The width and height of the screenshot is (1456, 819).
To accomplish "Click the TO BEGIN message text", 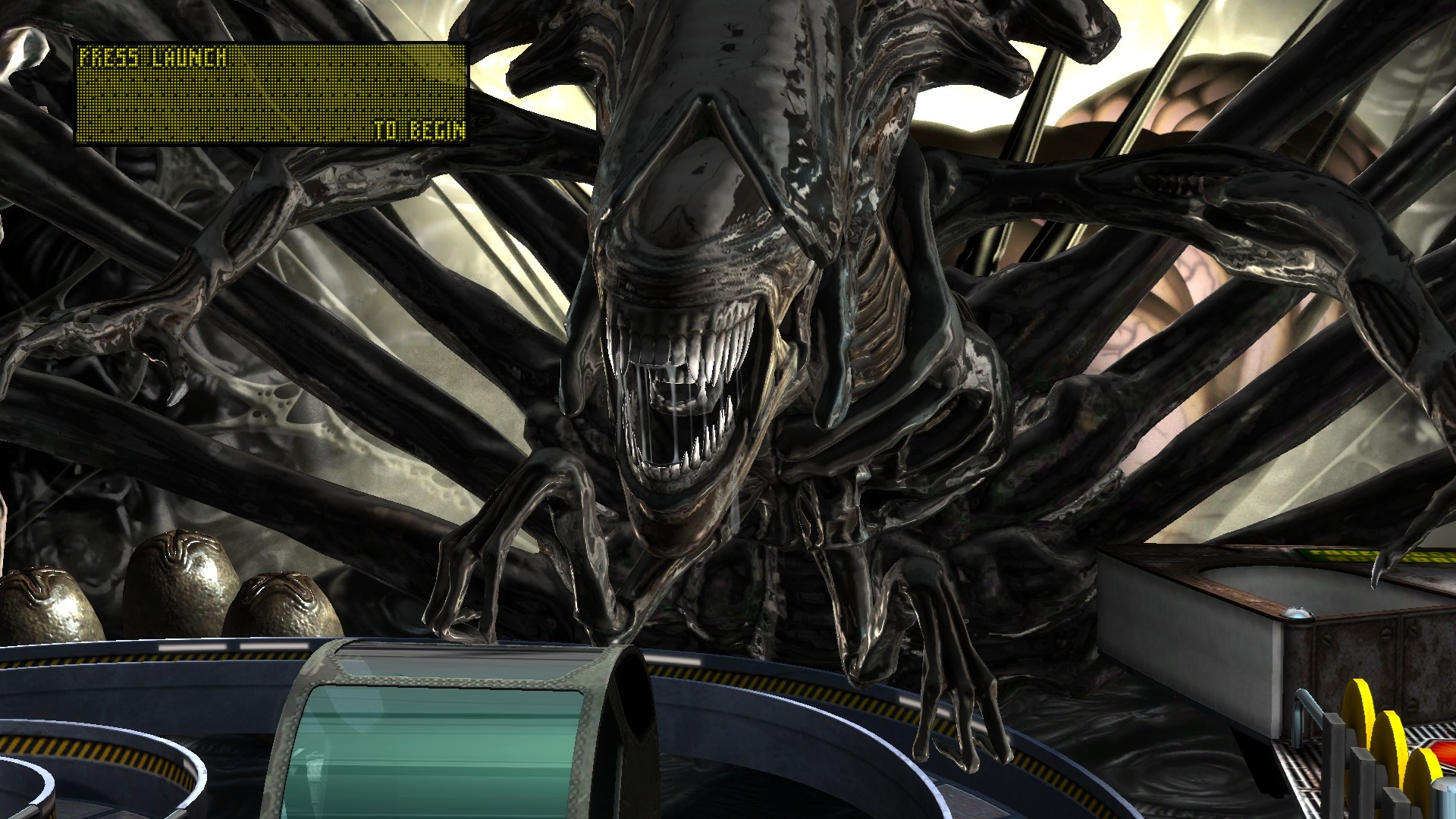I will click(x=419, y=130).
